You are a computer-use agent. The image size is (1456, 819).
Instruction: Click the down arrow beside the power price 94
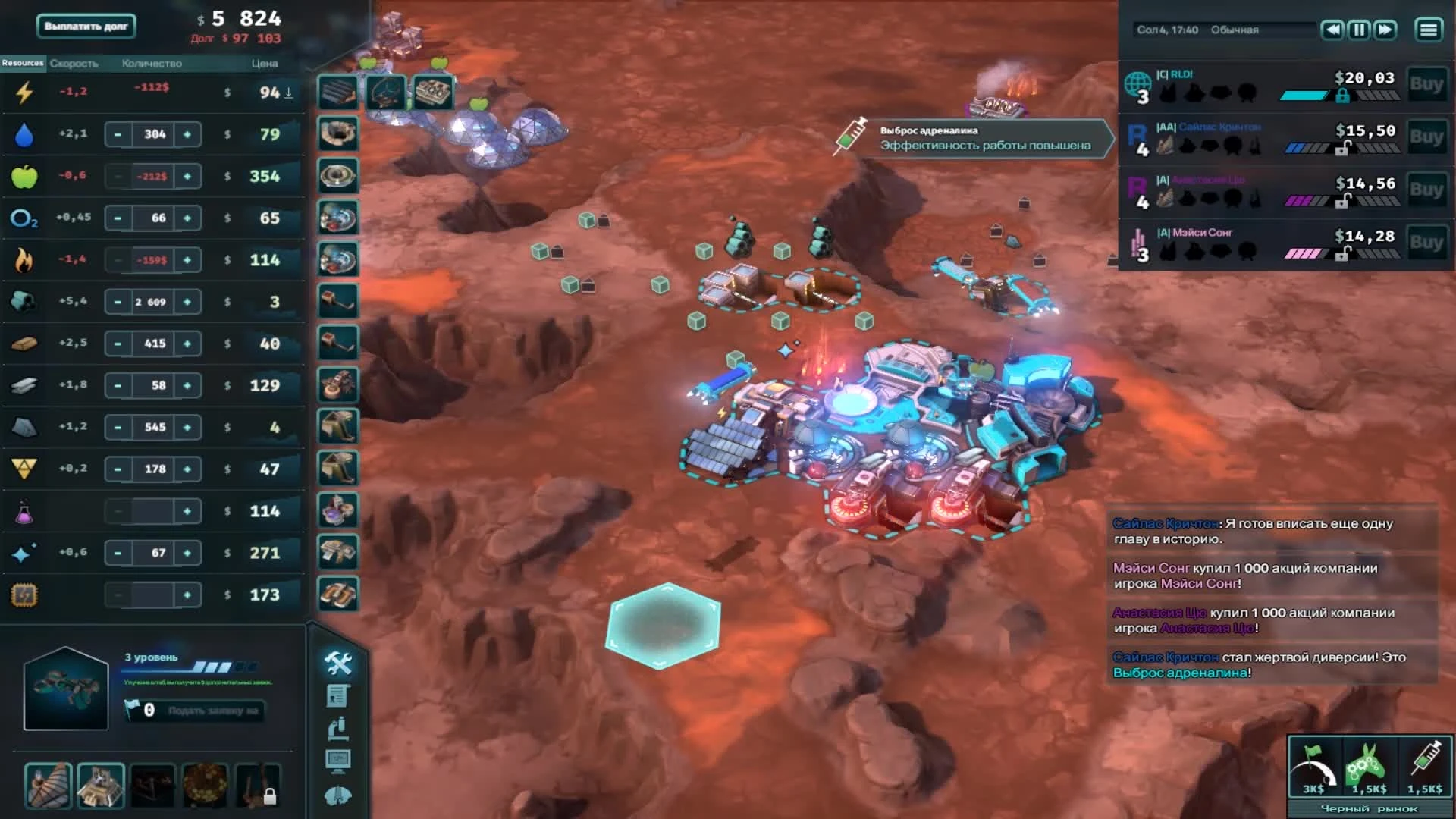[x=287, y=93]
